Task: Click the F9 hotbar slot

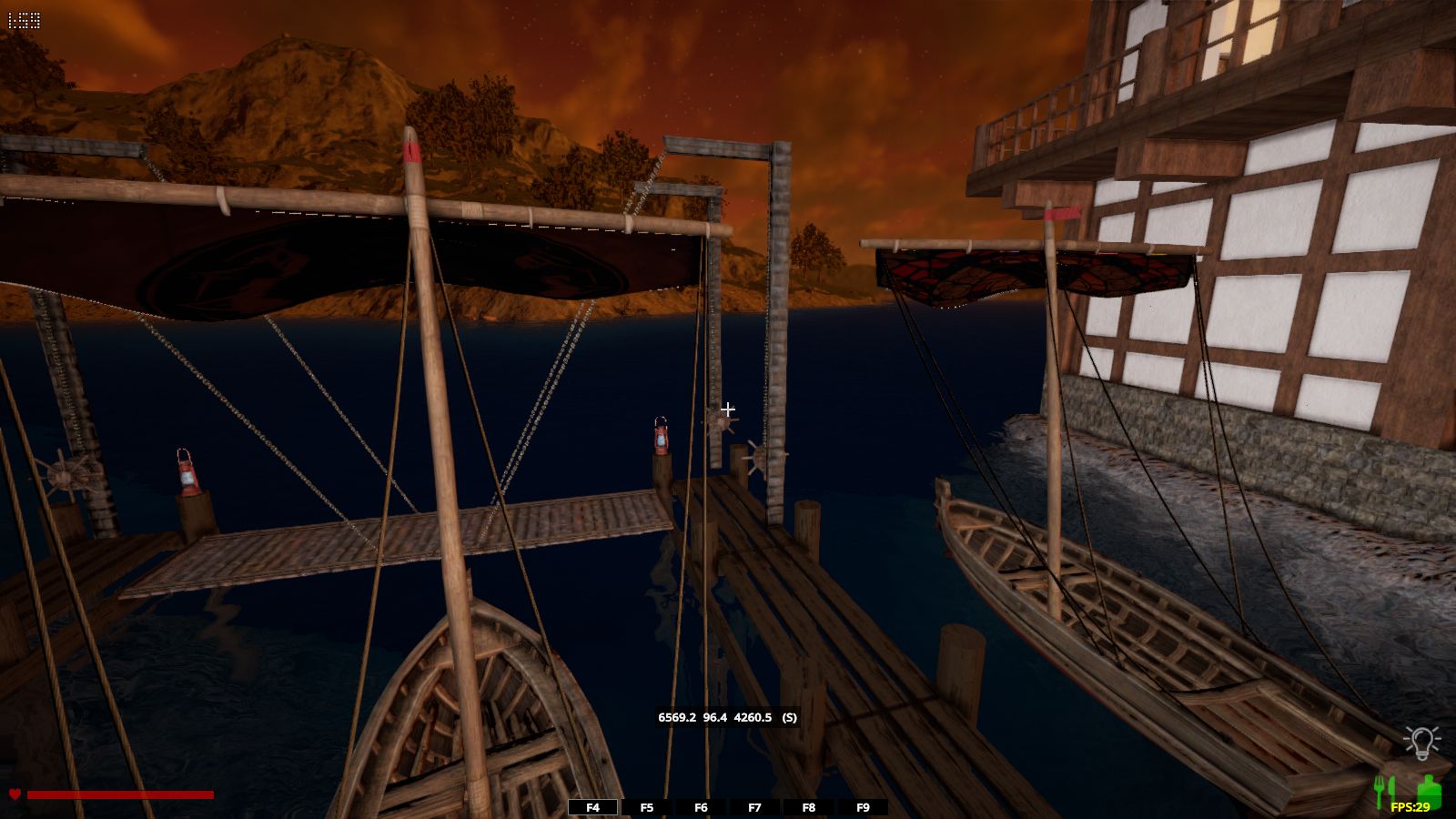Action: pos(863,807)
